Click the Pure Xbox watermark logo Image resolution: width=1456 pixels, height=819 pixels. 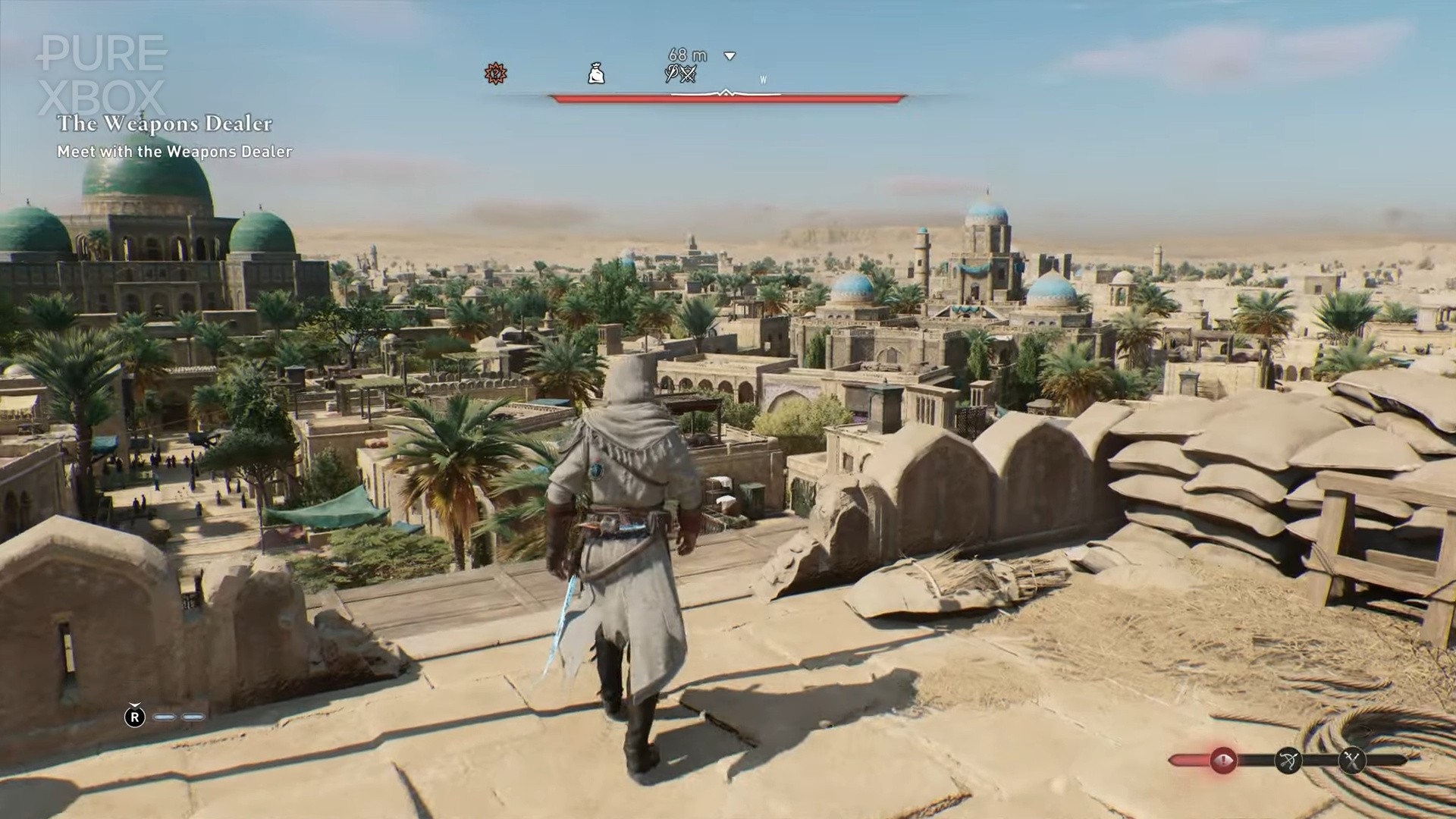point(99,72)
